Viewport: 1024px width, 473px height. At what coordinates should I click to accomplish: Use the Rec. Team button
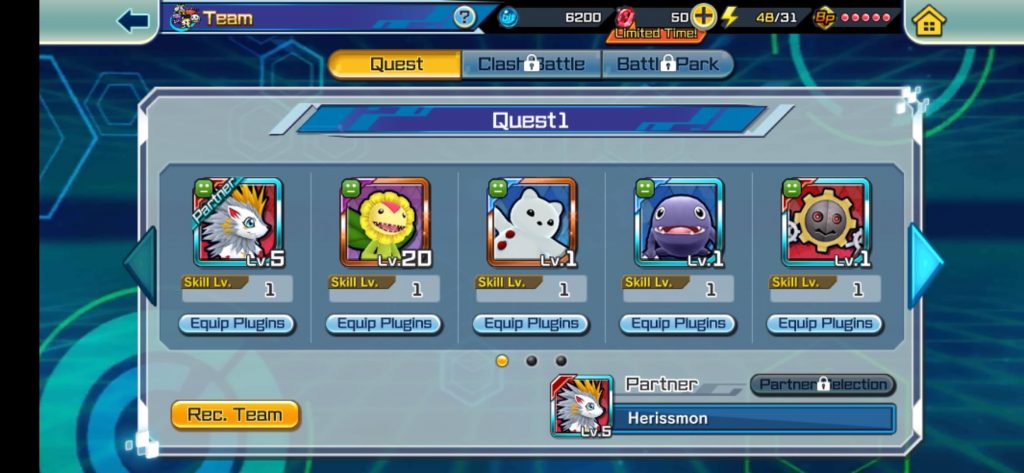pyautogui.click(x=235, y=415)
